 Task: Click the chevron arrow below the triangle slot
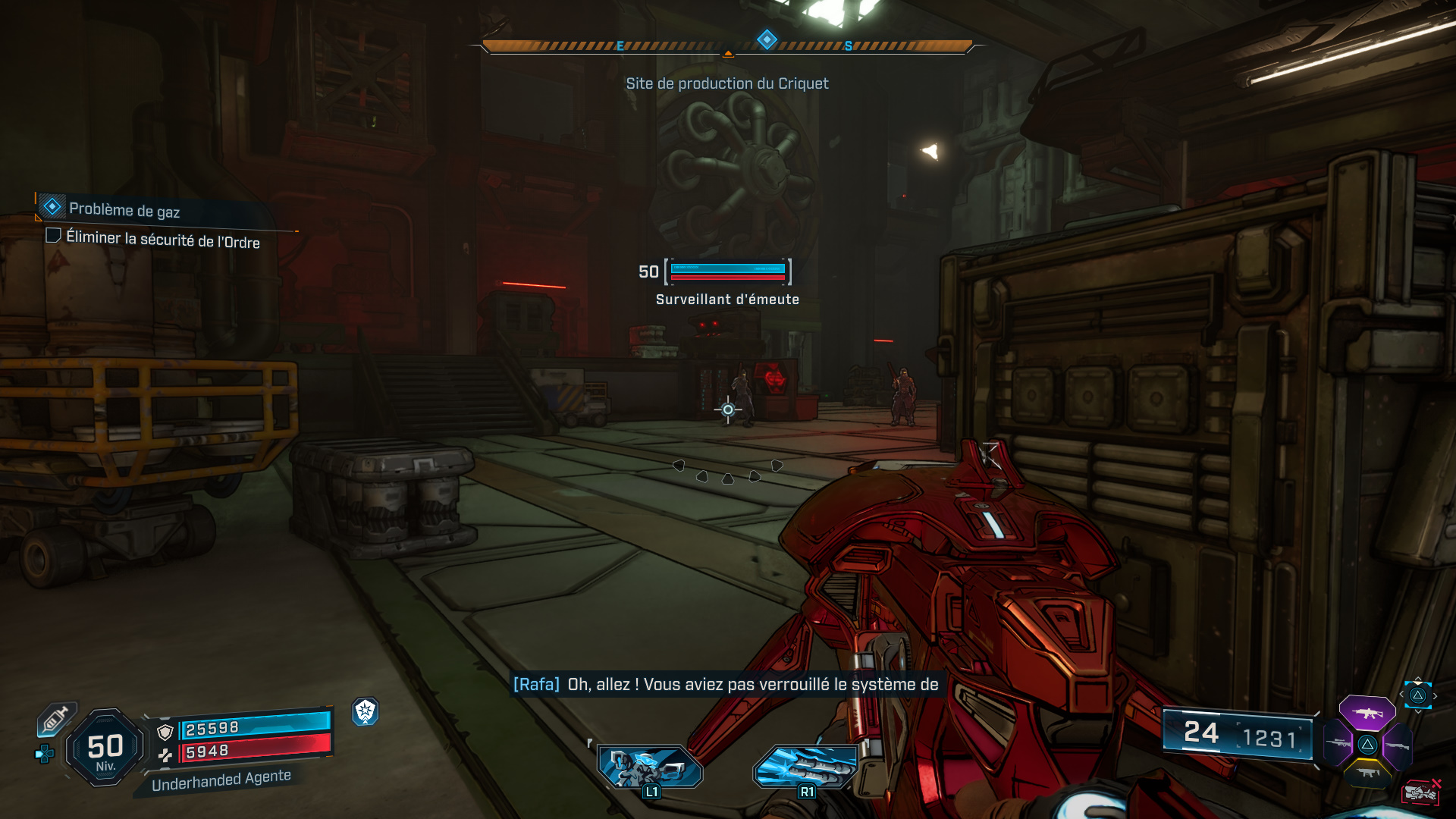click(1418, 711)
